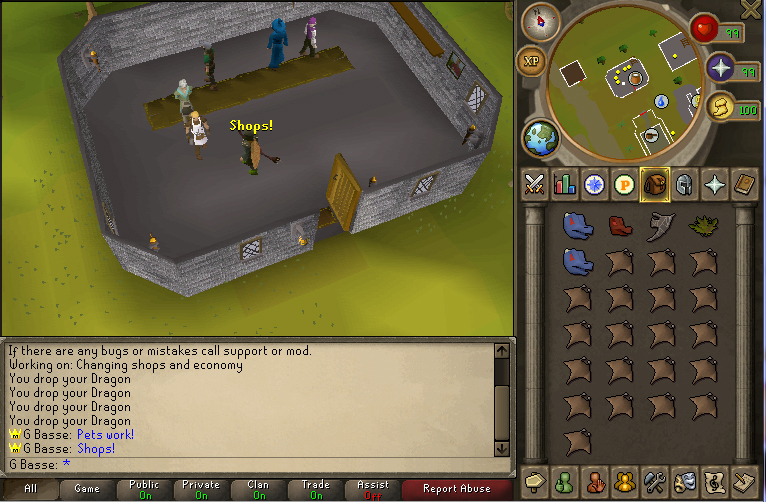Switch to the Skills stats tab

coord(564,184)
